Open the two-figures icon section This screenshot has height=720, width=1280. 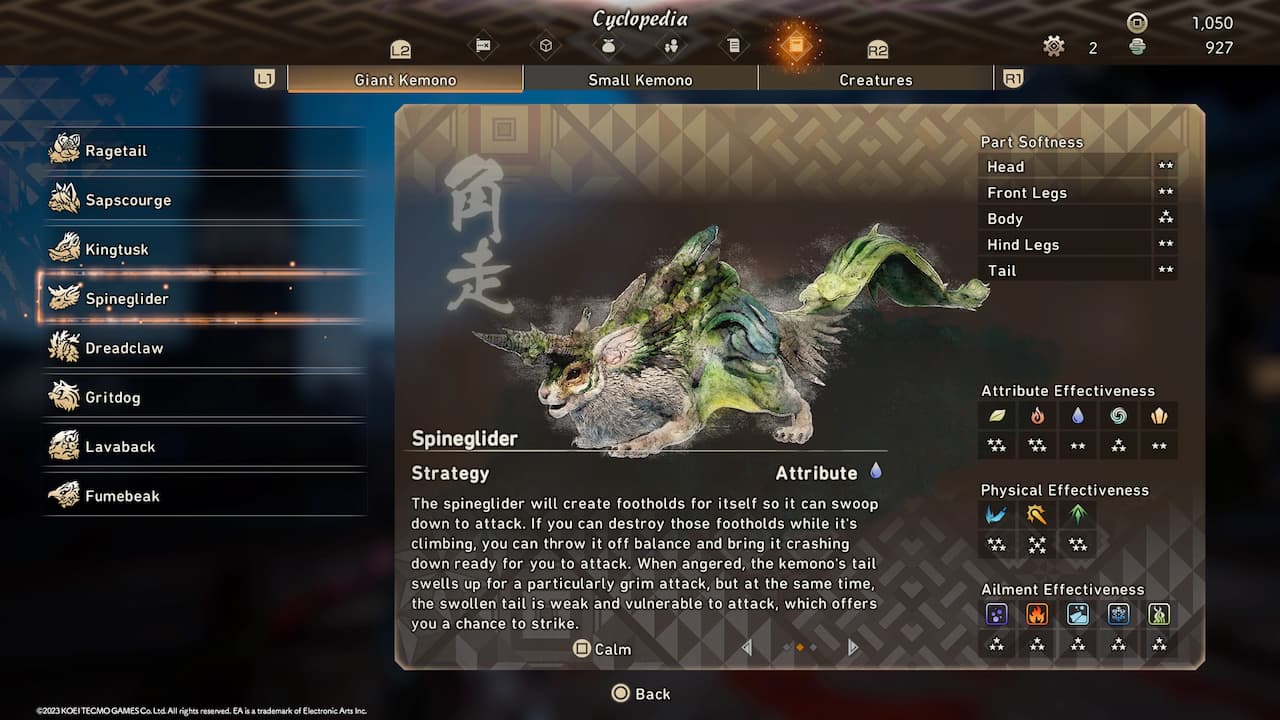tap(671, 45)
